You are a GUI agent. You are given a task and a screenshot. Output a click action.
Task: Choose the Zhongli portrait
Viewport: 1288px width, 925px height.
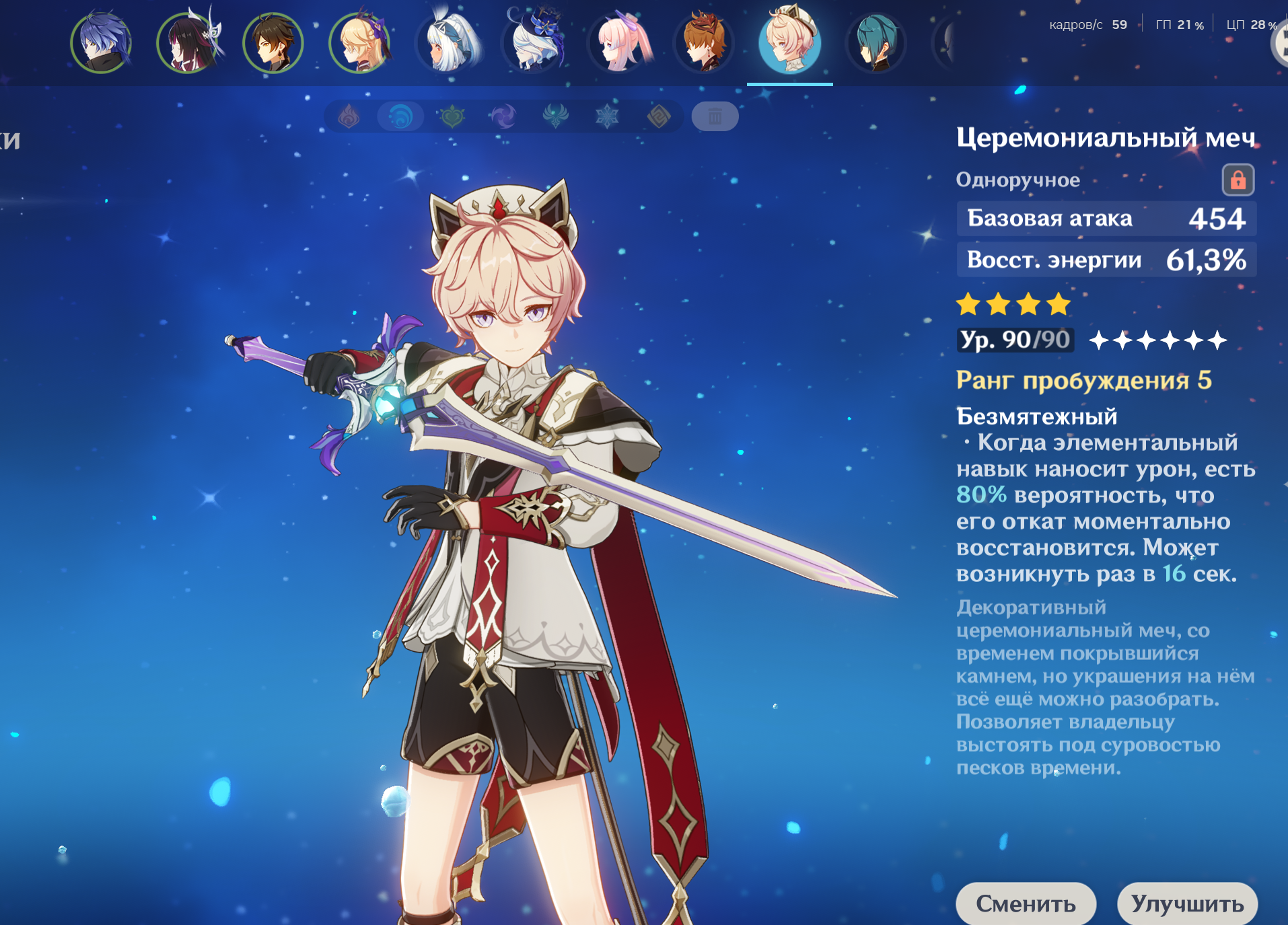point(273,43)
